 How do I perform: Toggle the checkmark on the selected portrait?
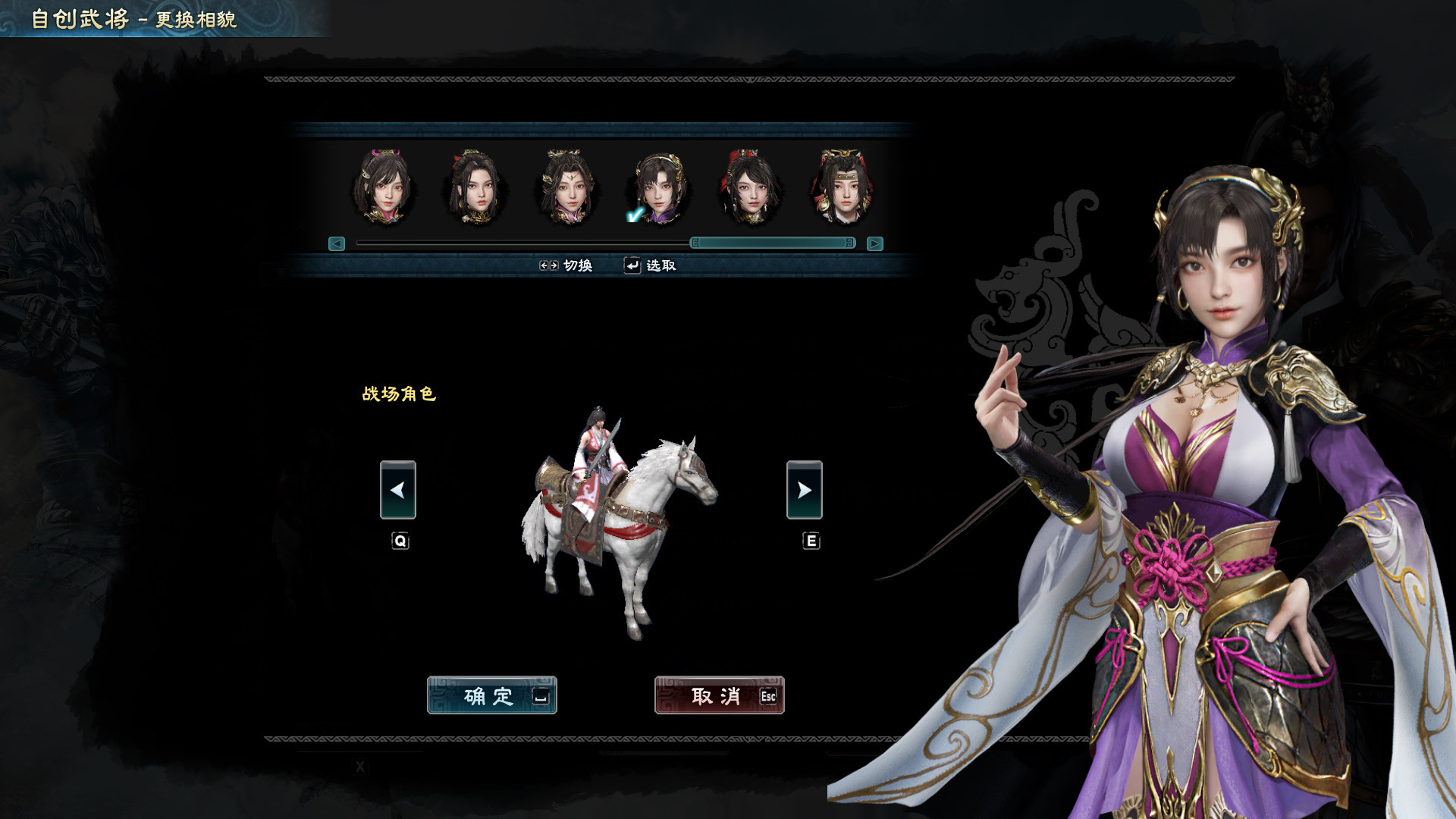pyautogui.click(x=634, y=215)
